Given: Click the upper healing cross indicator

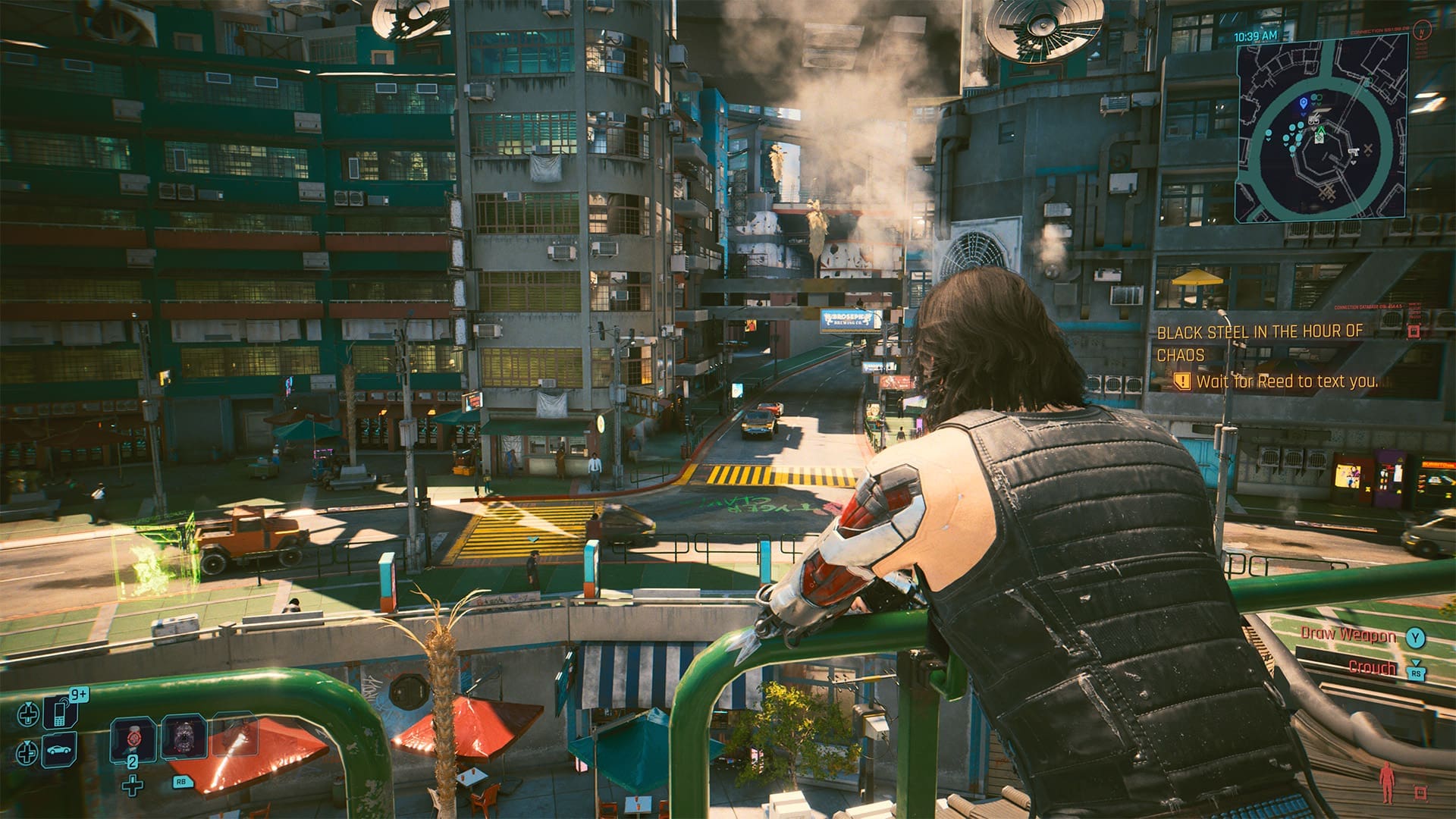Looking at the screenshot, I should point(28,715).
